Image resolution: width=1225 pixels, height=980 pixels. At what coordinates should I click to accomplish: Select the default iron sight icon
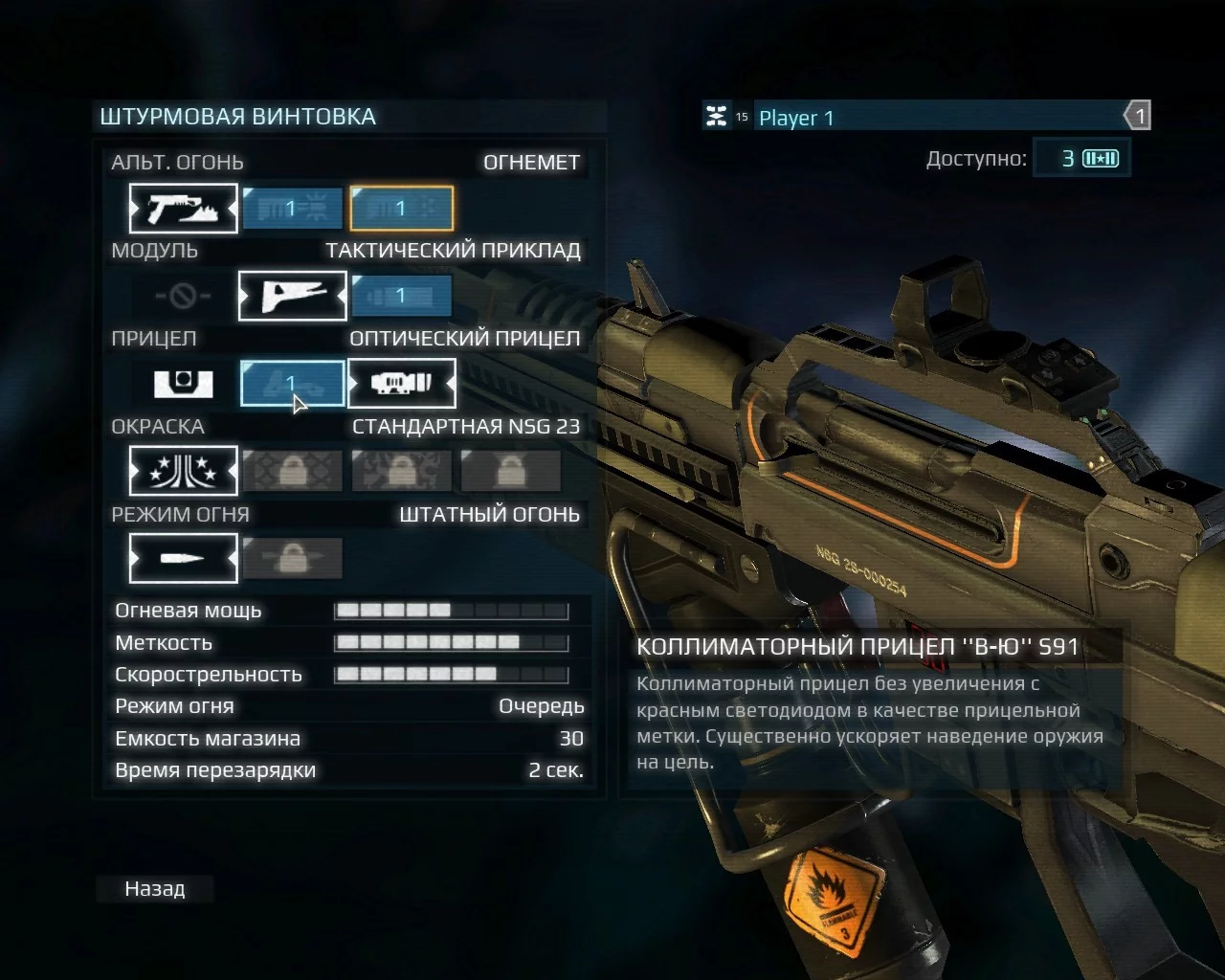click(183, 384)
